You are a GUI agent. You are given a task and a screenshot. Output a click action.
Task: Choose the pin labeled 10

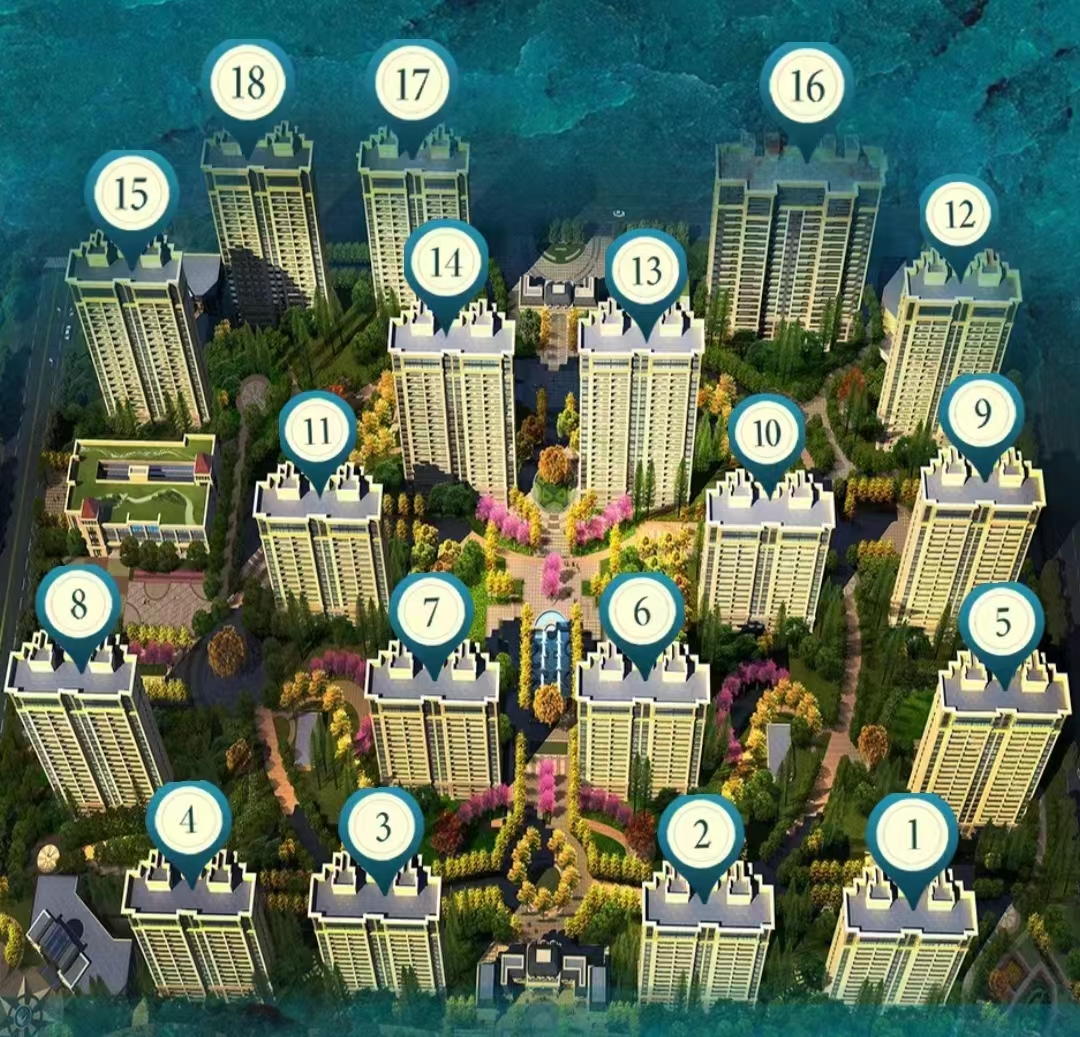click(x=767, y=434)
